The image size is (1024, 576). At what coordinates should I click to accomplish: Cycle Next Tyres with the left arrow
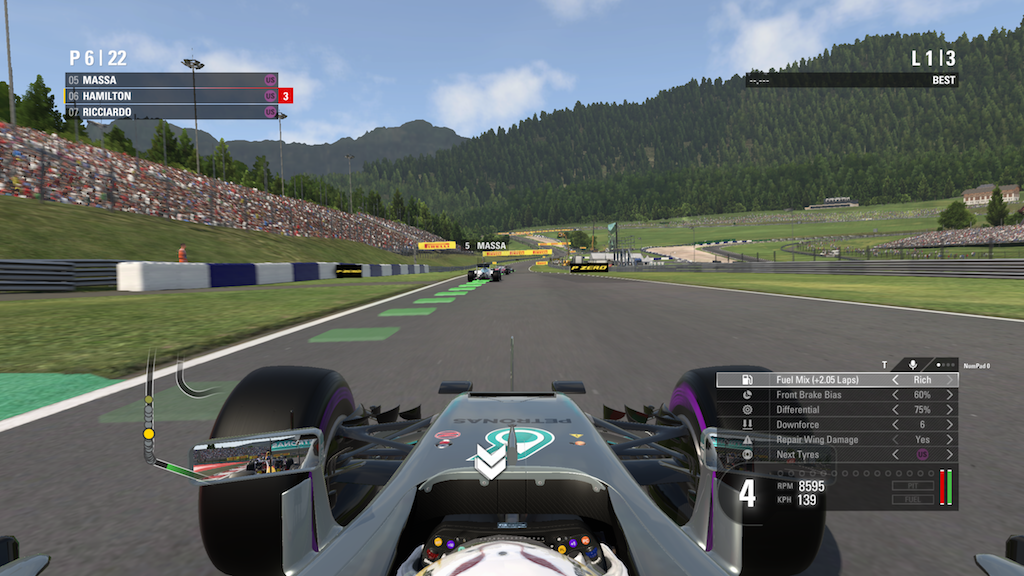(x=895, y=455)
